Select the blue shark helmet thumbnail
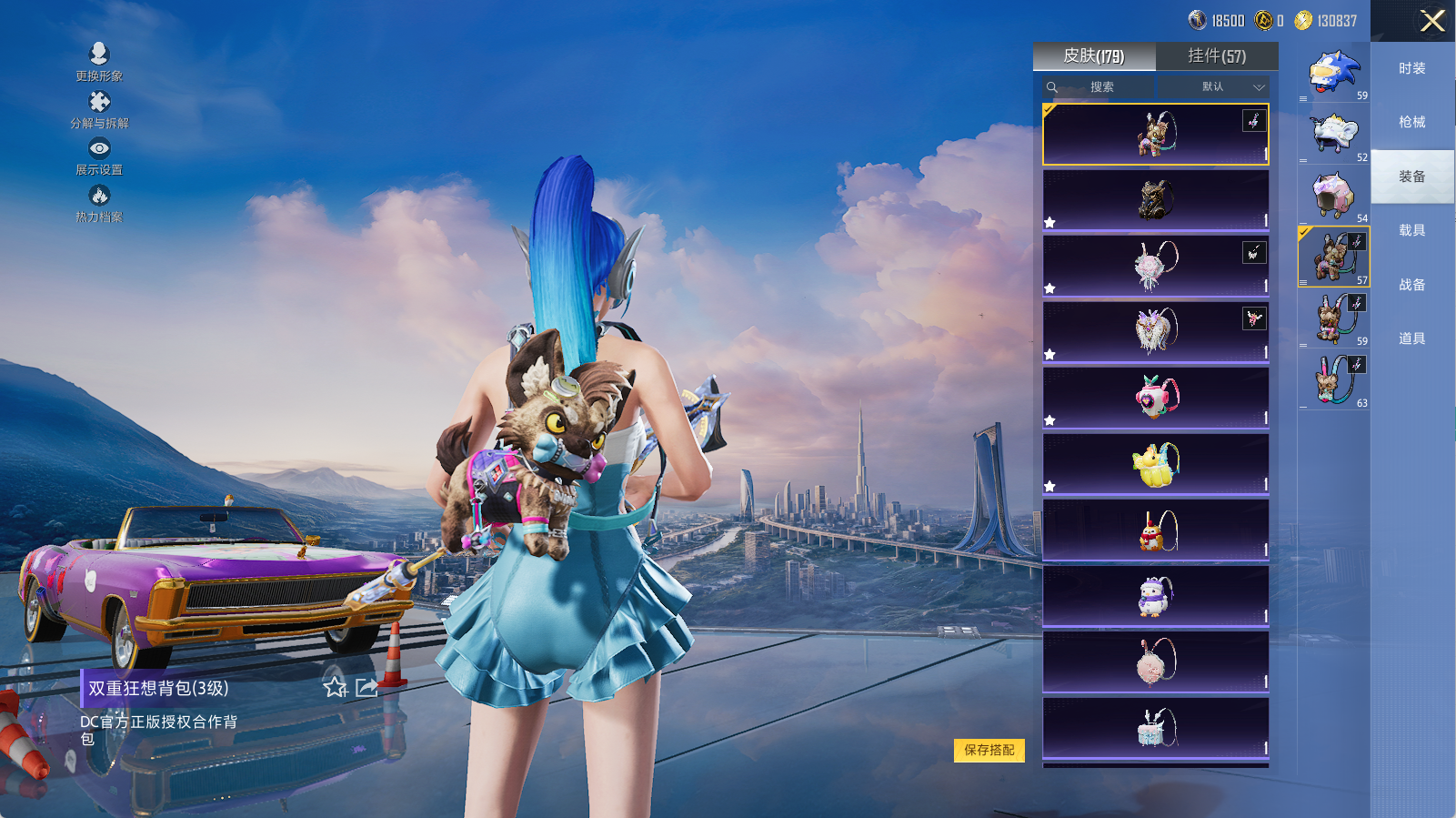 tap(1332, 73)
